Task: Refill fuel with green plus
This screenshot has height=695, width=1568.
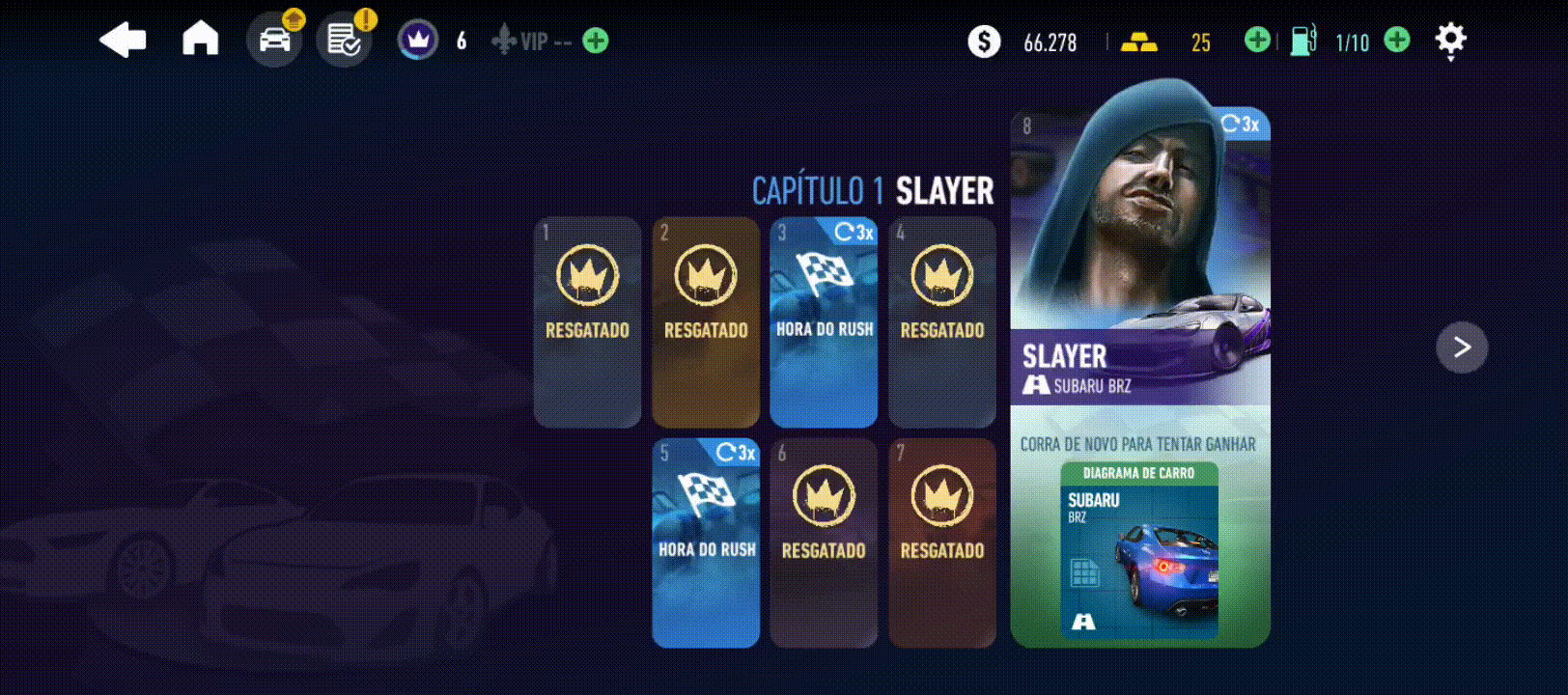Action: pyautogui.click(x=1396, y=41)
